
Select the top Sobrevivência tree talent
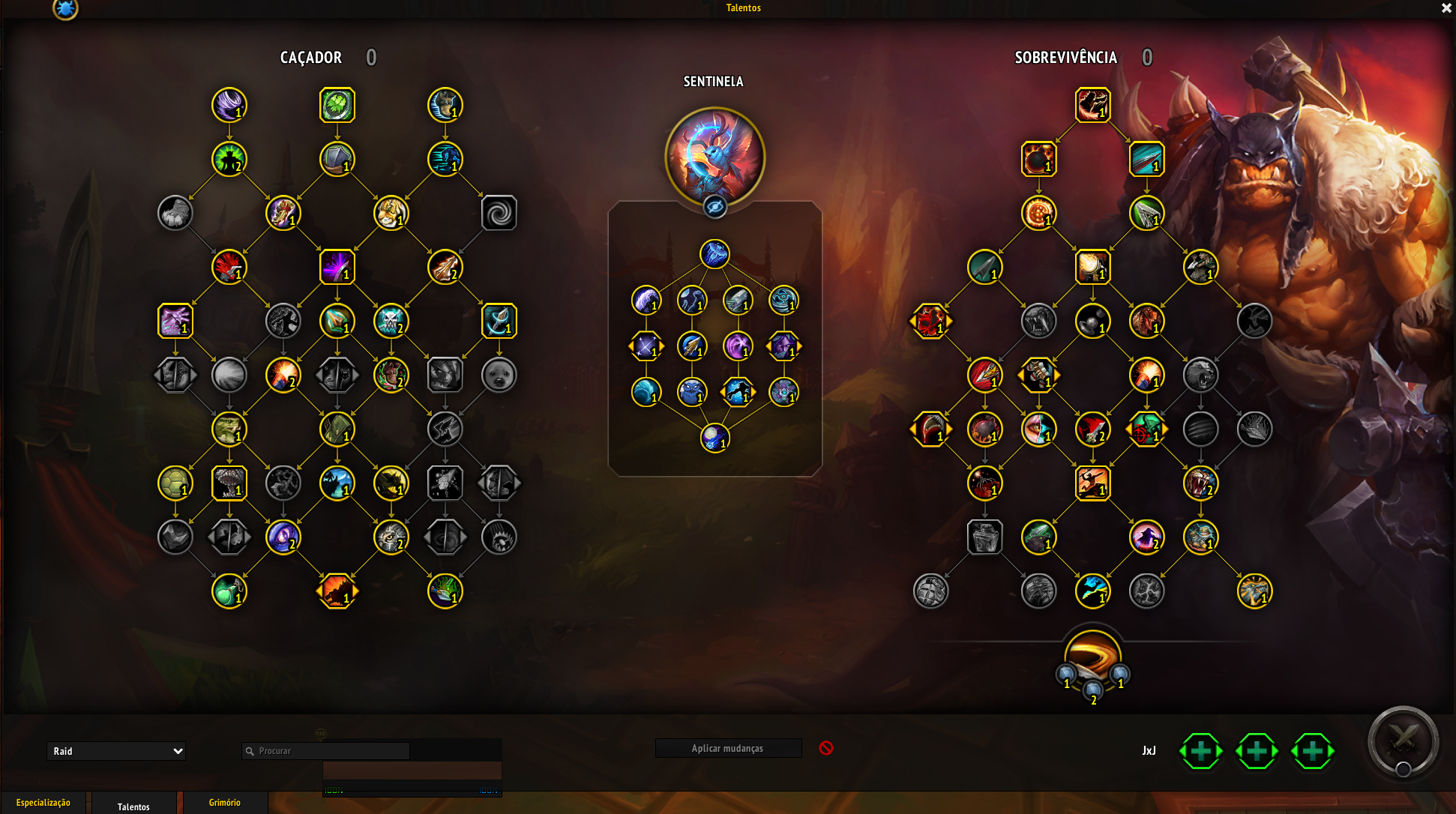click(1092, 106)
